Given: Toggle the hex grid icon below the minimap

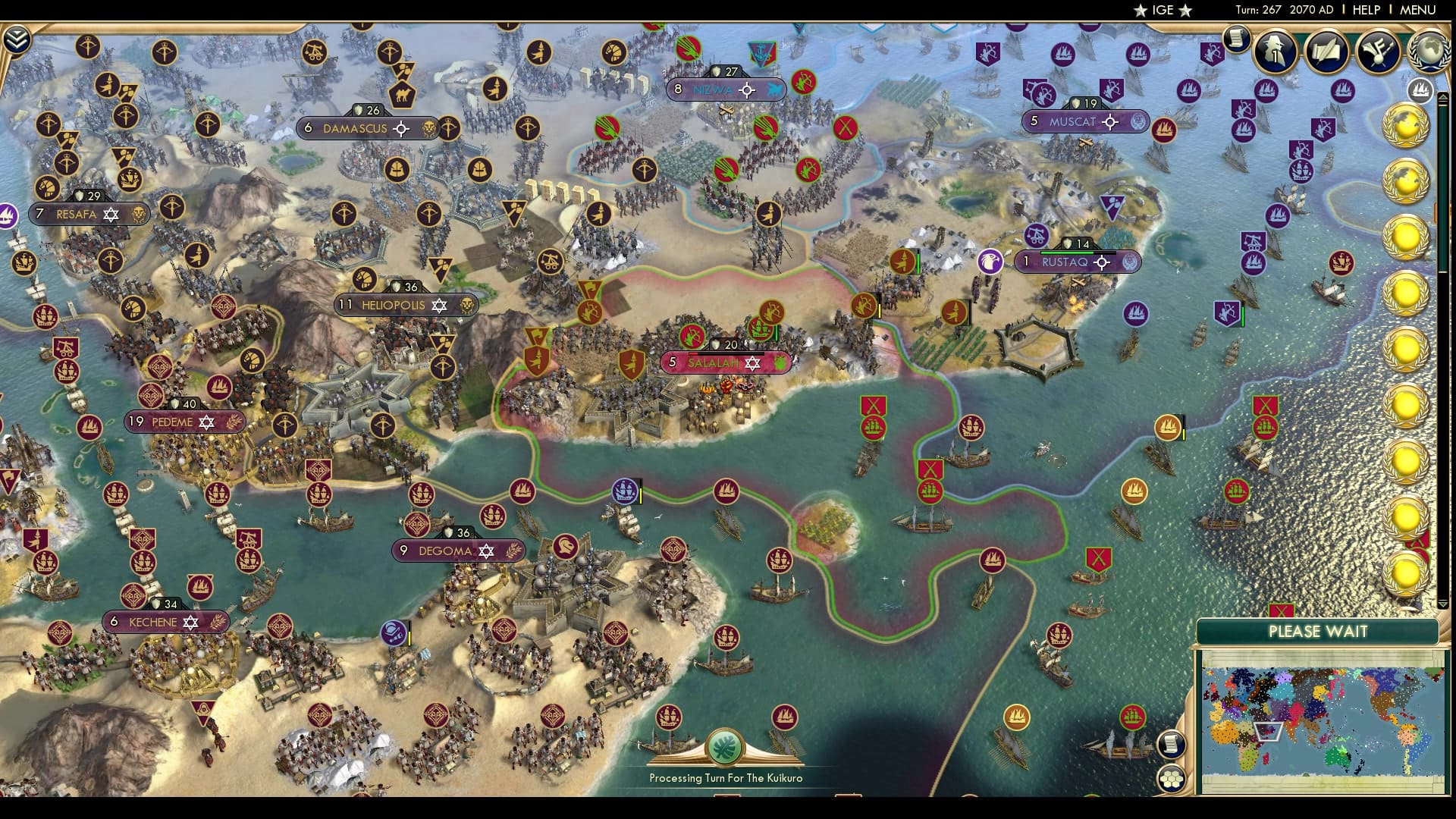Looking at the screenshot, I should coord(1172,779).
